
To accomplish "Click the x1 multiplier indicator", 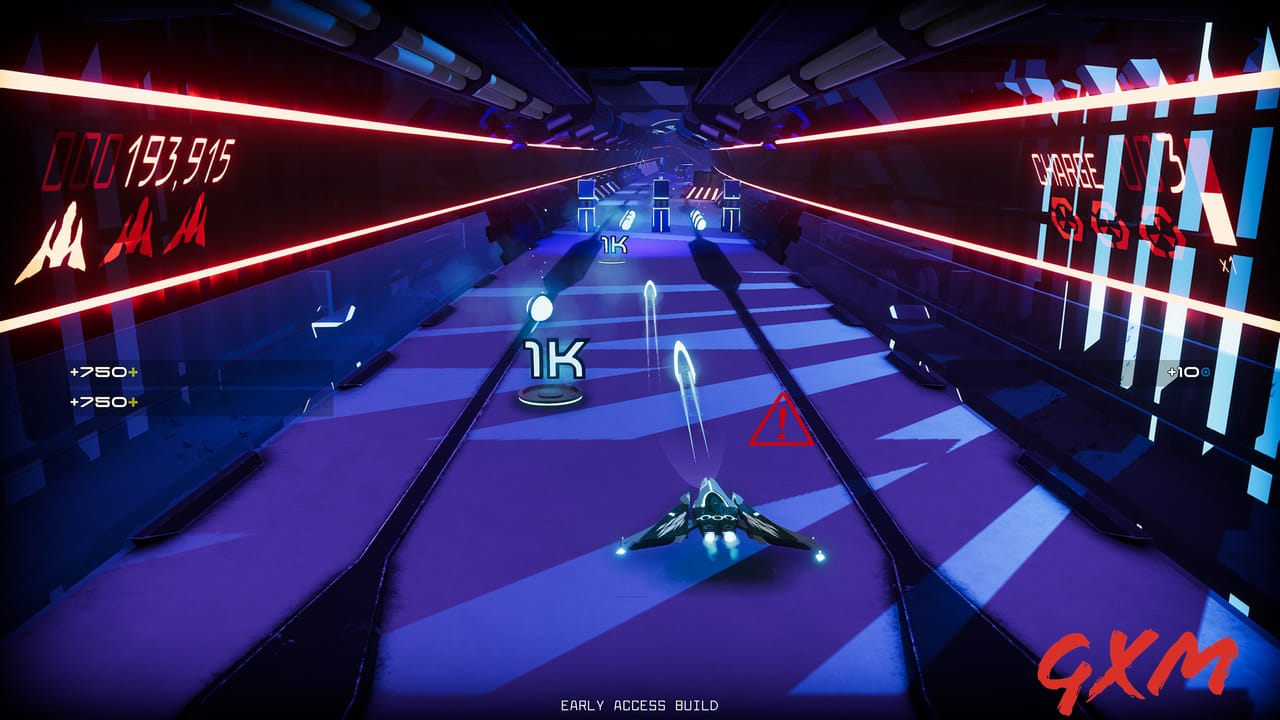I will 1229,264.
